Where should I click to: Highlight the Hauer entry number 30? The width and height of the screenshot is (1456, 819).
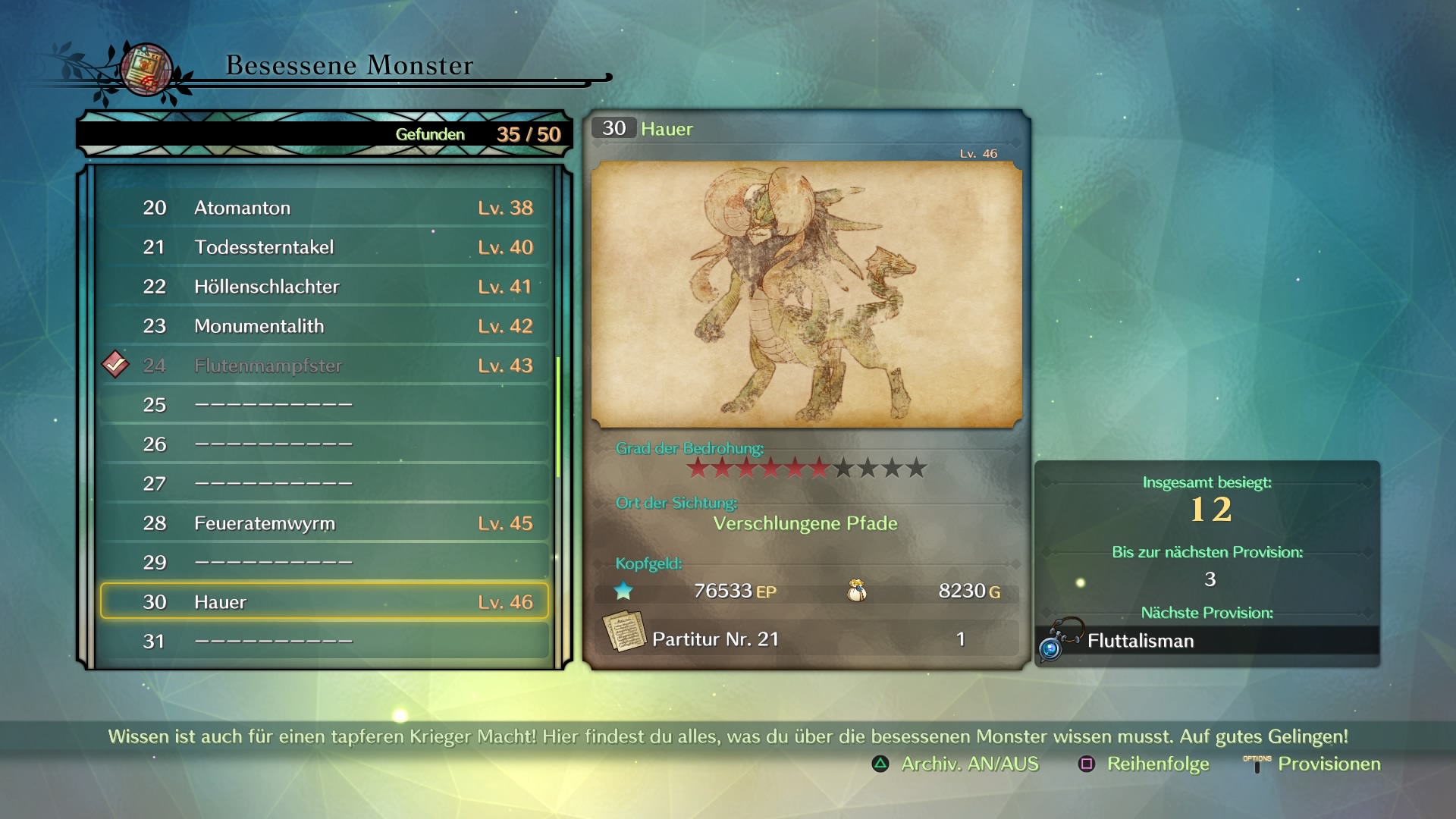pos(325,602)
